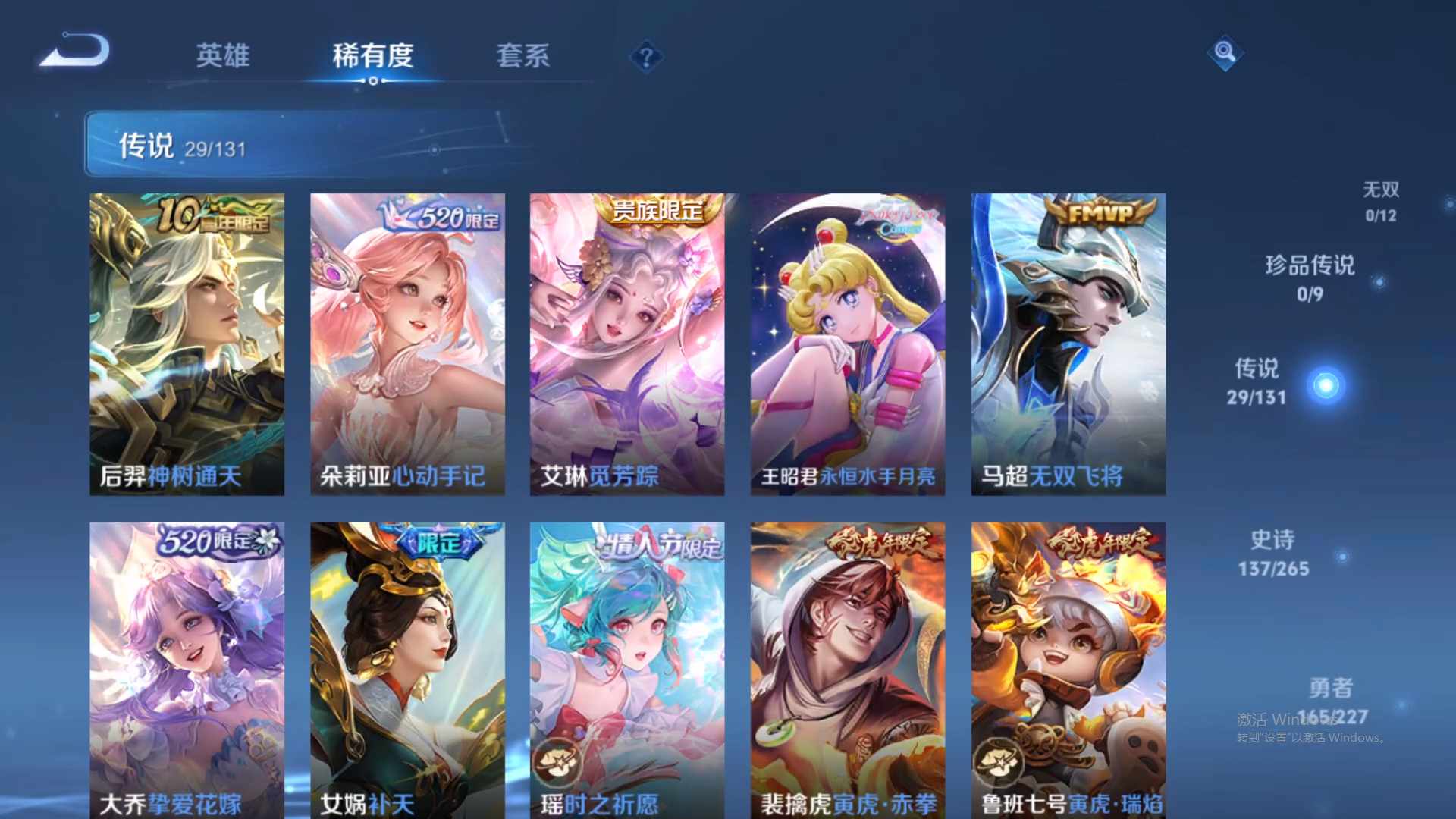The width and height of the screenshot is (1456, 819).
Task: Open 后羿's 神树通天 skin
Action: coord(187,341)
